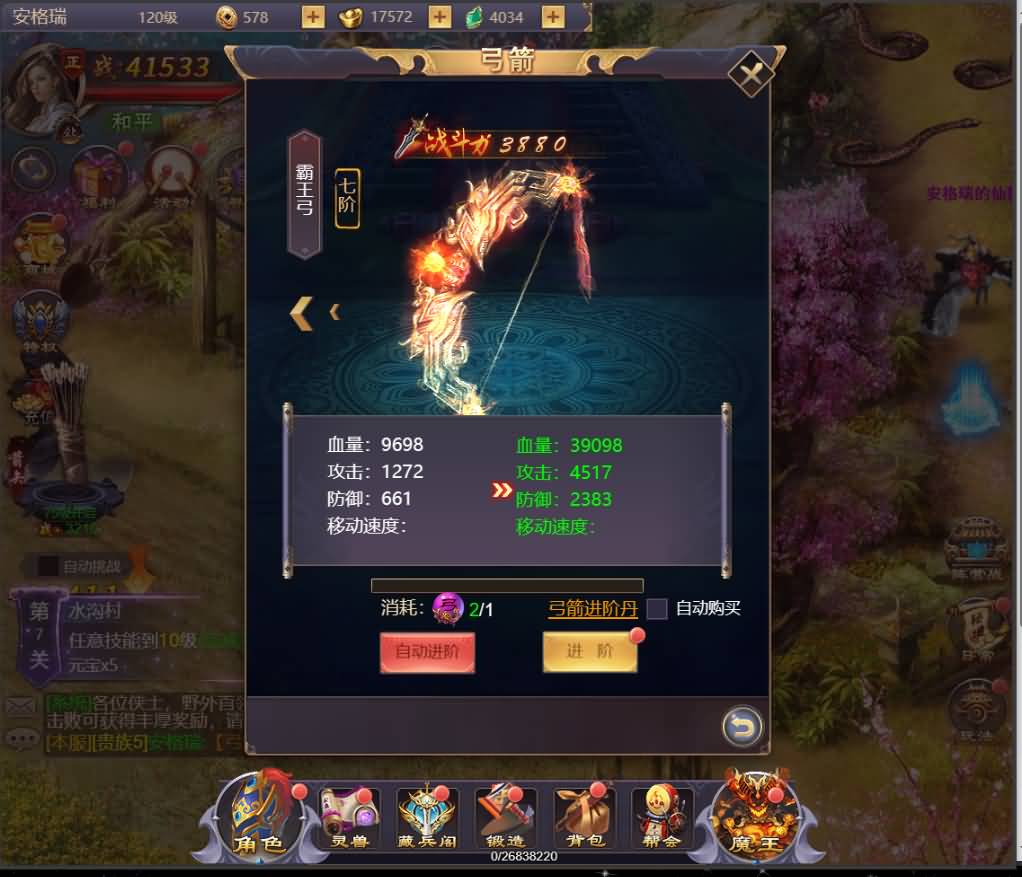Toggle the 自动购买 auto-buy checkbox
Image resolution: width=1022 pixels, height=877 pixels.
tap(657, 608)
